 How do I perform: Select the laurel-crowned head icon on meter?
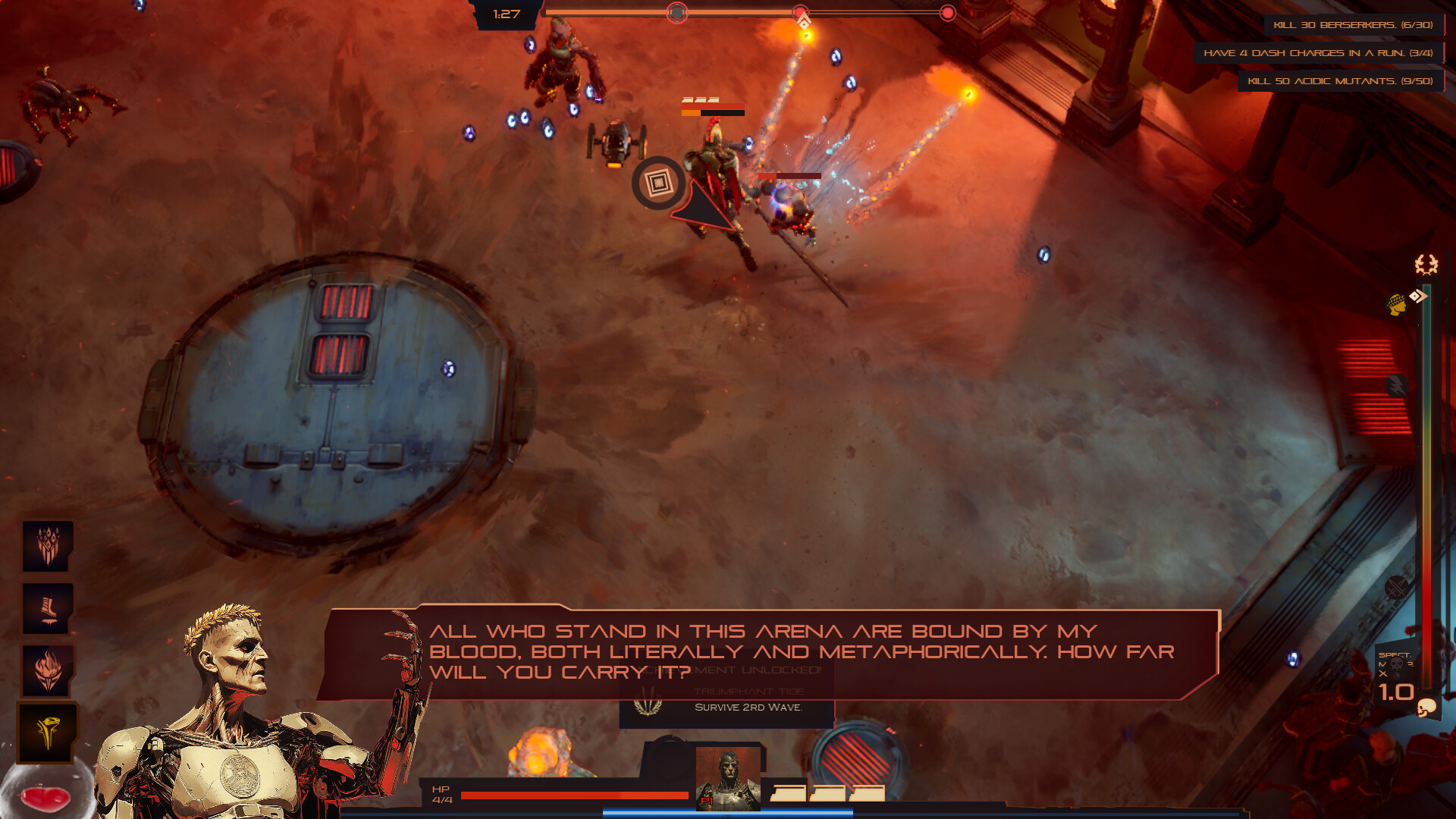click(x=1396, y=305)
